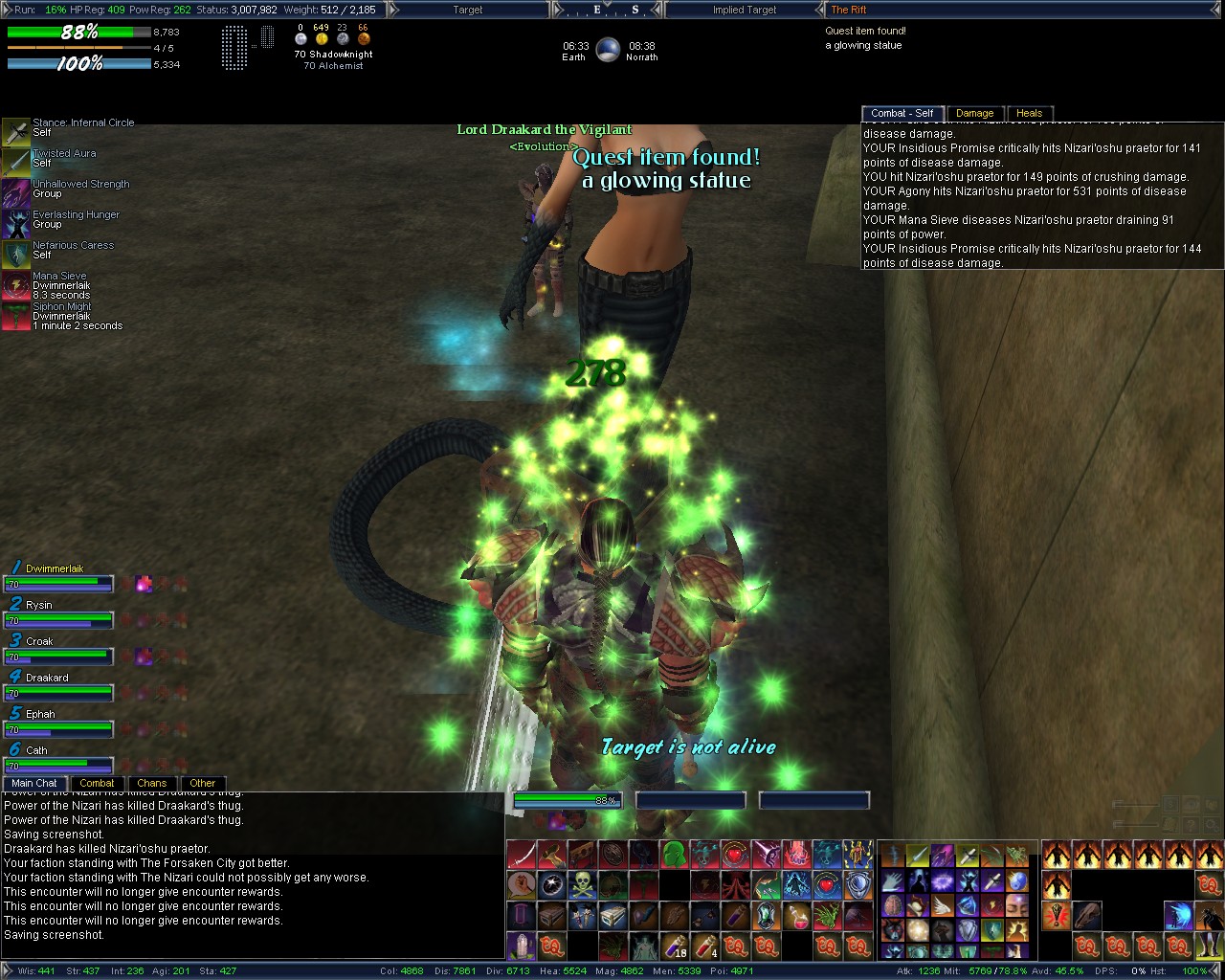Activate the green skull and crossbones ability
The image size is (1225, 980).
click(582, 884)
